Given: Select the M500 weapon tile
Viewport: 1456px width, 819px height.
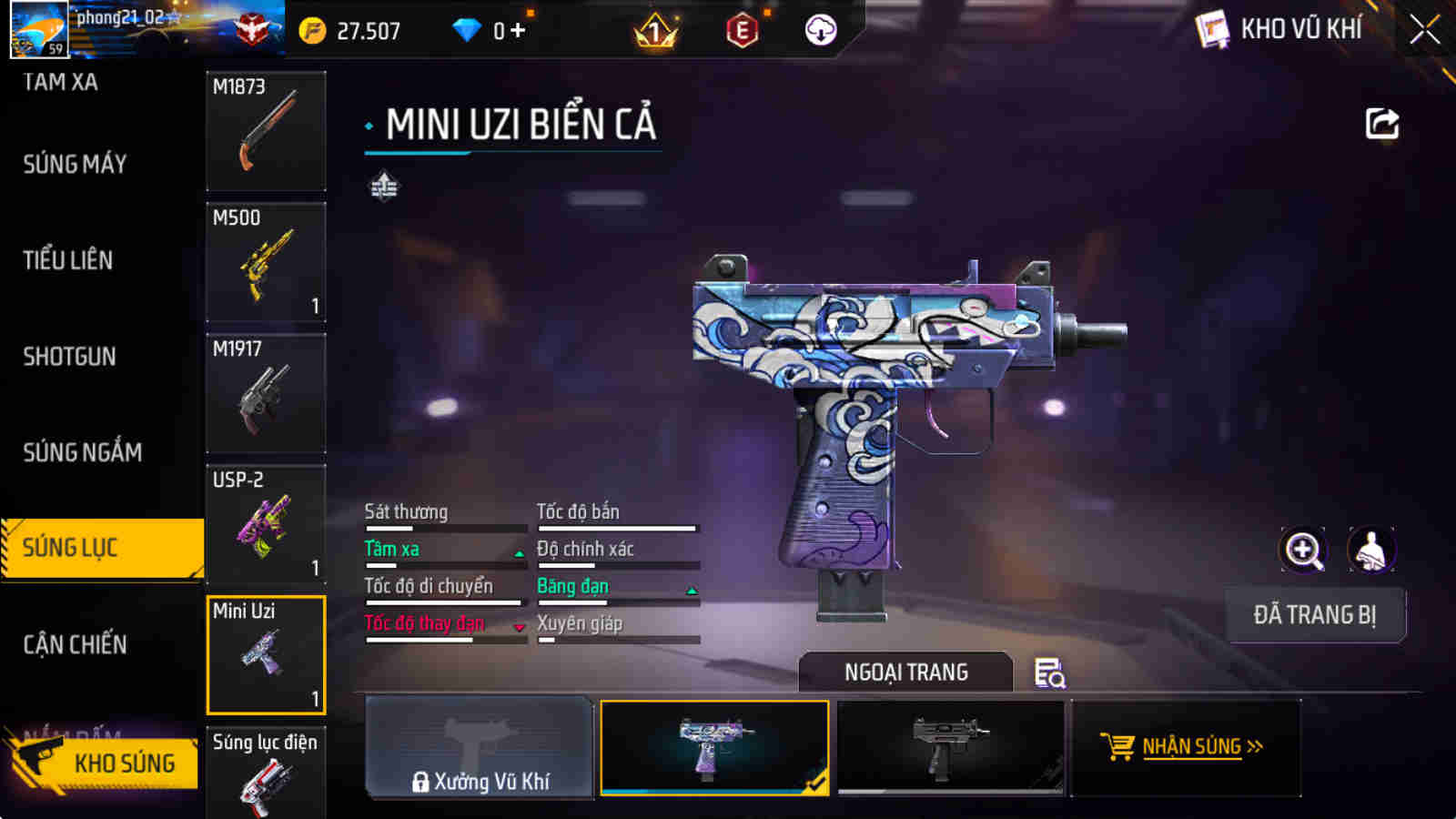Looking at the screenshot, I should click(x=266, y=262).
